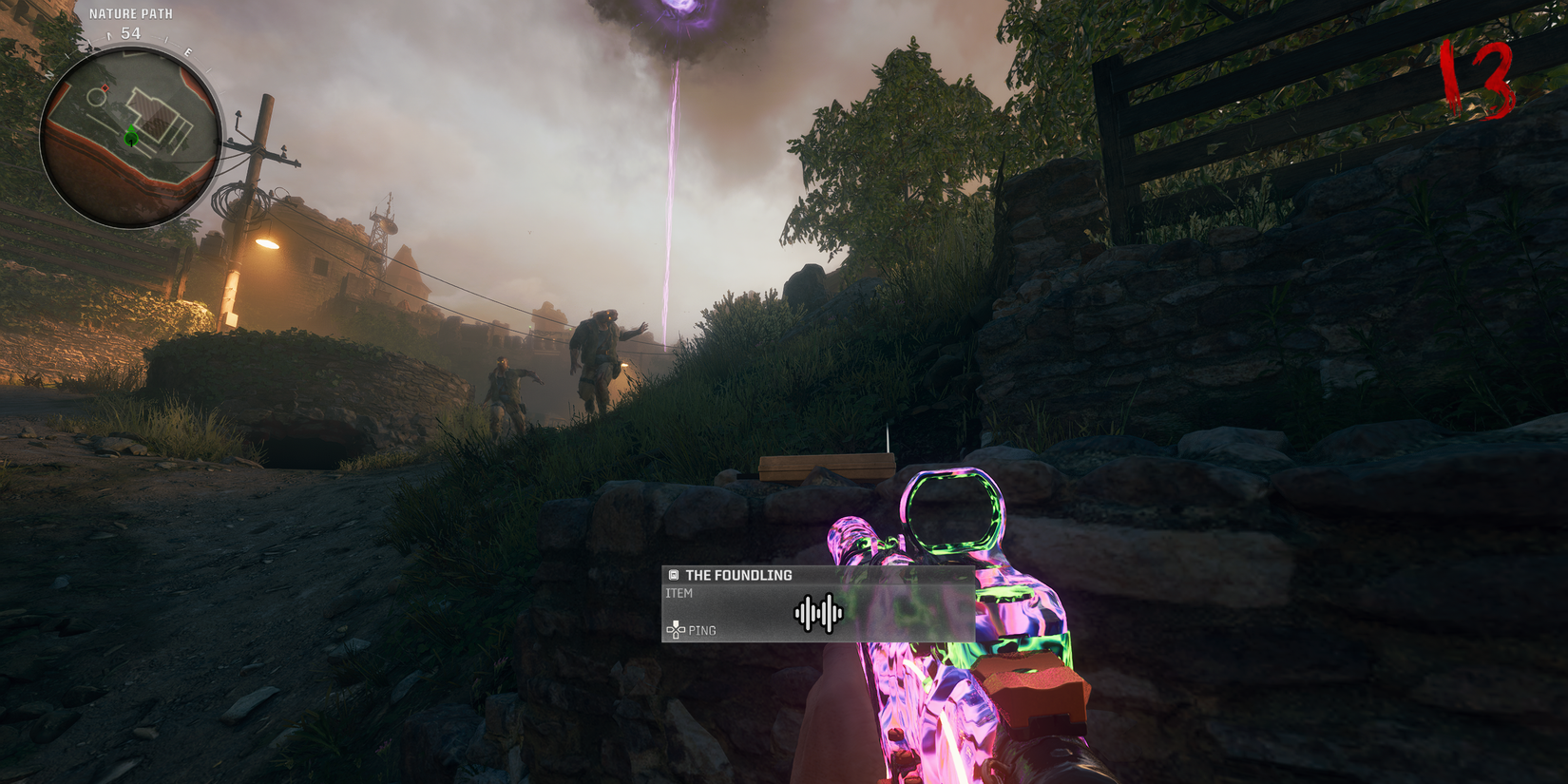
Task: Select the NATURE PATH area title
Action: tap(131, 13)
